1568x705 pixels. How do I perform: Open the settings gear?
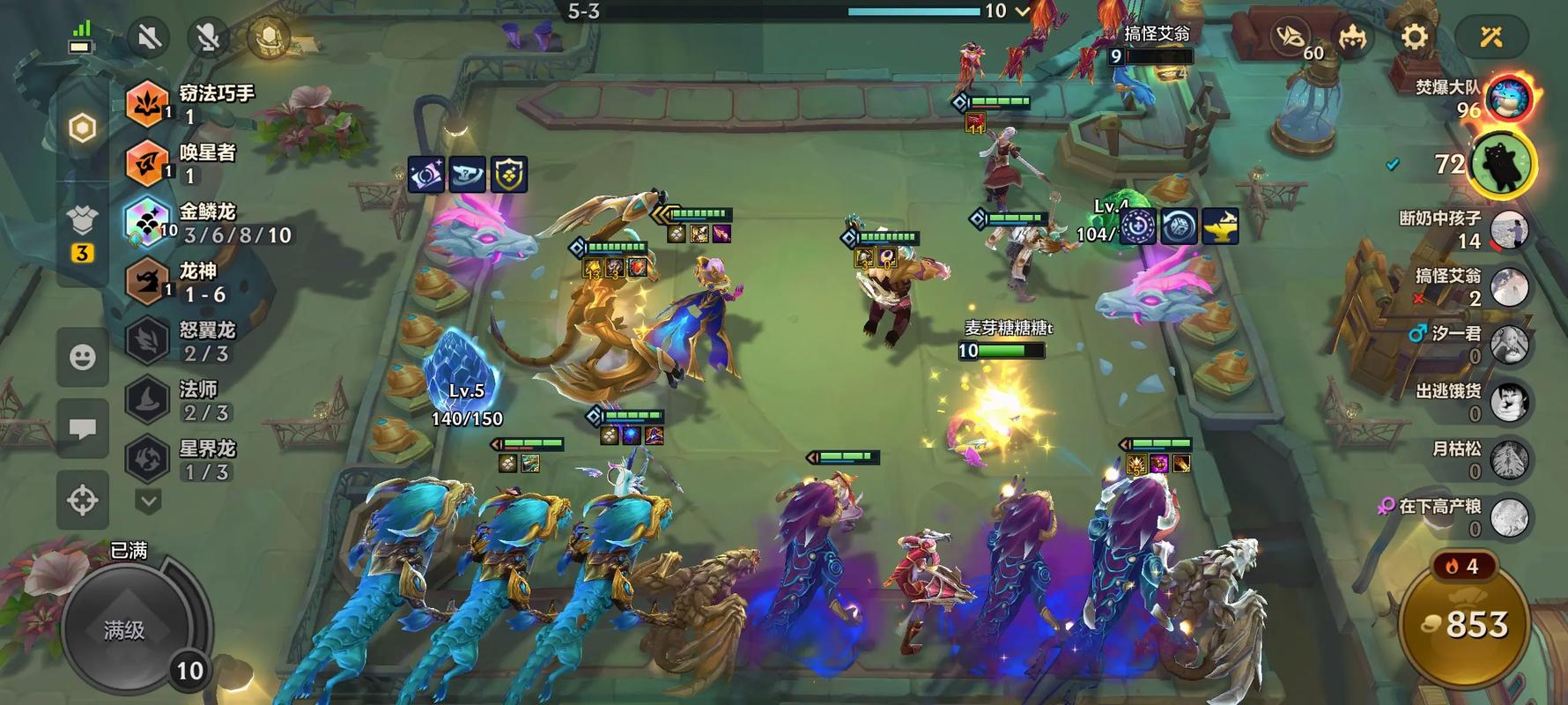(x=1414, y=37)
